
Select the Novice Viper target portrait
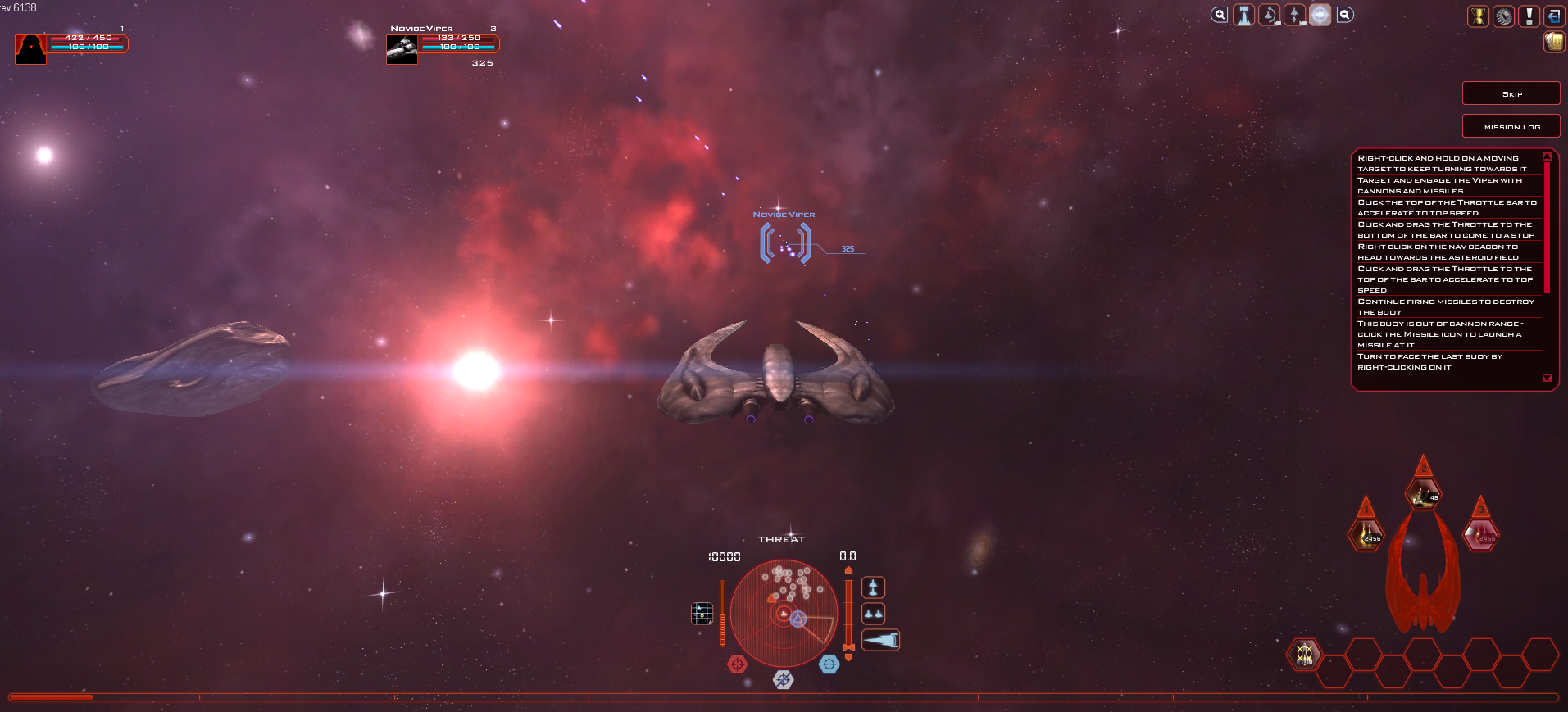[x=402, y=49]
